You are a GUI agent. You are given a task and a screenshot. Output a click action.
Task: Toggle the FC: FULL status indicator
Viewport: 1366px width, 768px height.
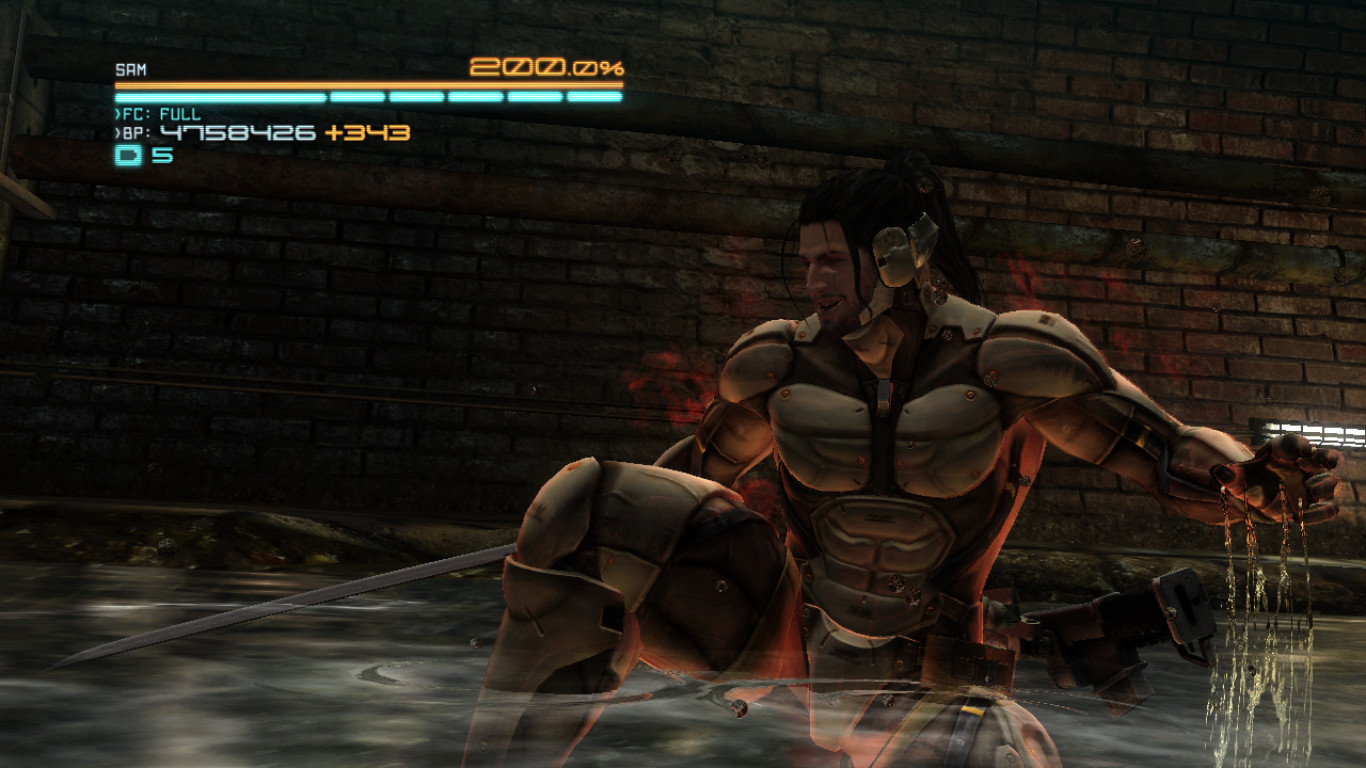coord(160,113)
